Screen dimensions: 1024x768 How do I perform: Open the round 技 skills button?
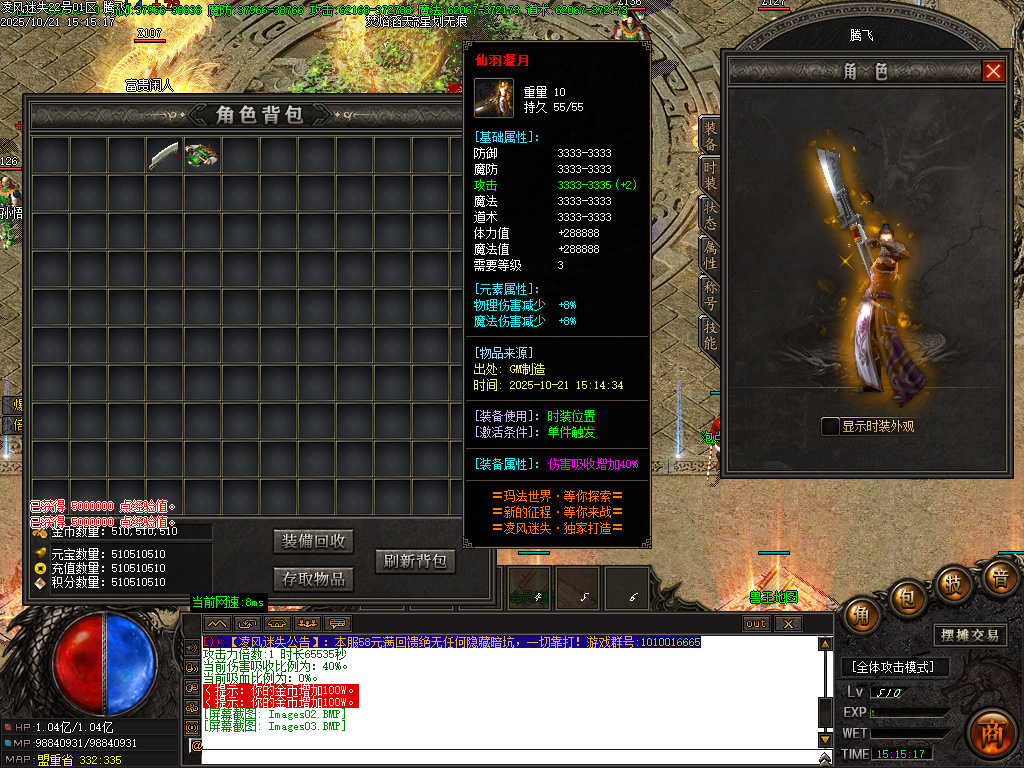955,583
